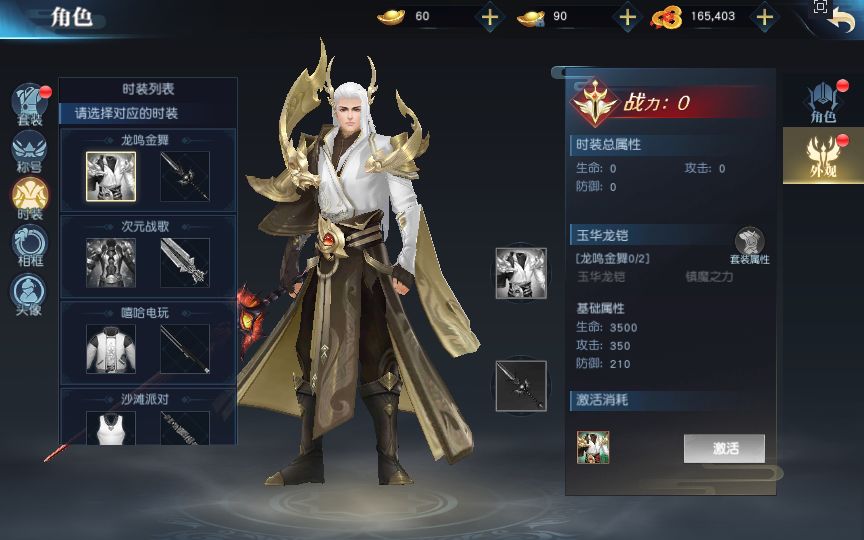This screenshot has width=864, height=540.
Task: Select the 嘻哈电玩 jacket thumbnail
Action: (111, 349)
